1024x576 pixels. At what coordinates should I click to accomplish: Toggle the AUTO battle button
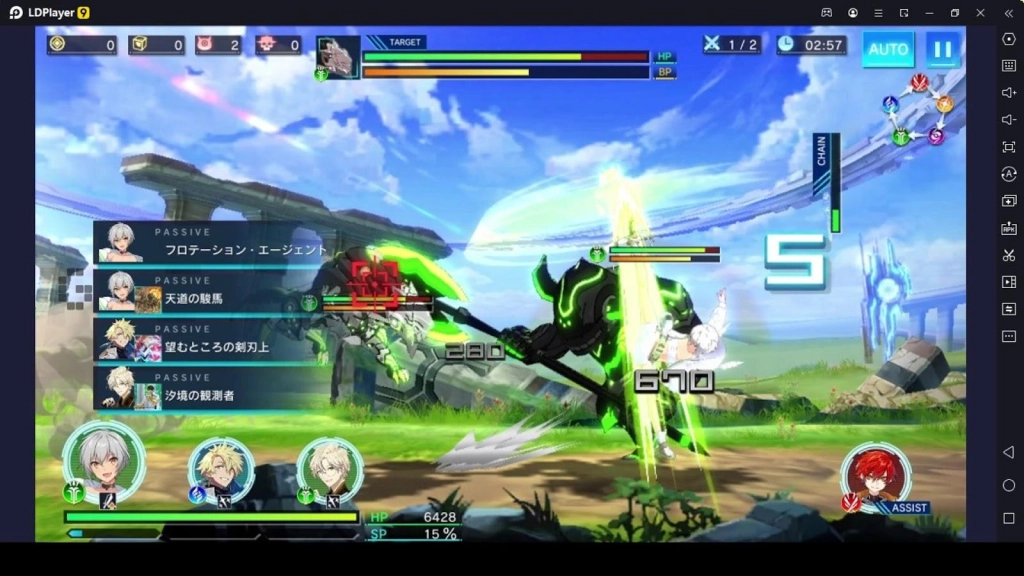[x=888, y=49]
